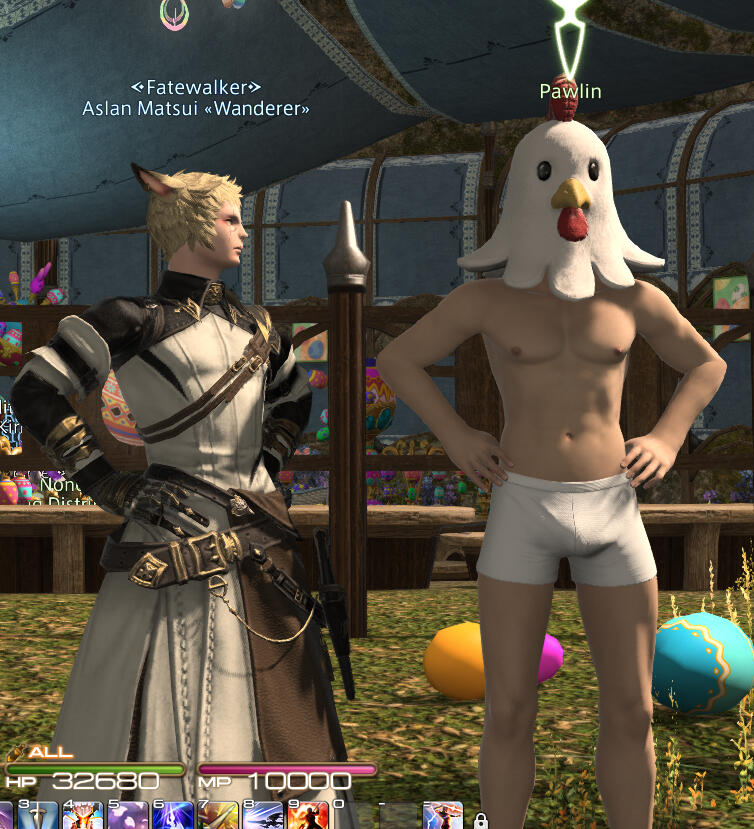The image size is (754, 829).
Task: Use the fiery red ability in slot 9
Action: [x=308, y=815]
